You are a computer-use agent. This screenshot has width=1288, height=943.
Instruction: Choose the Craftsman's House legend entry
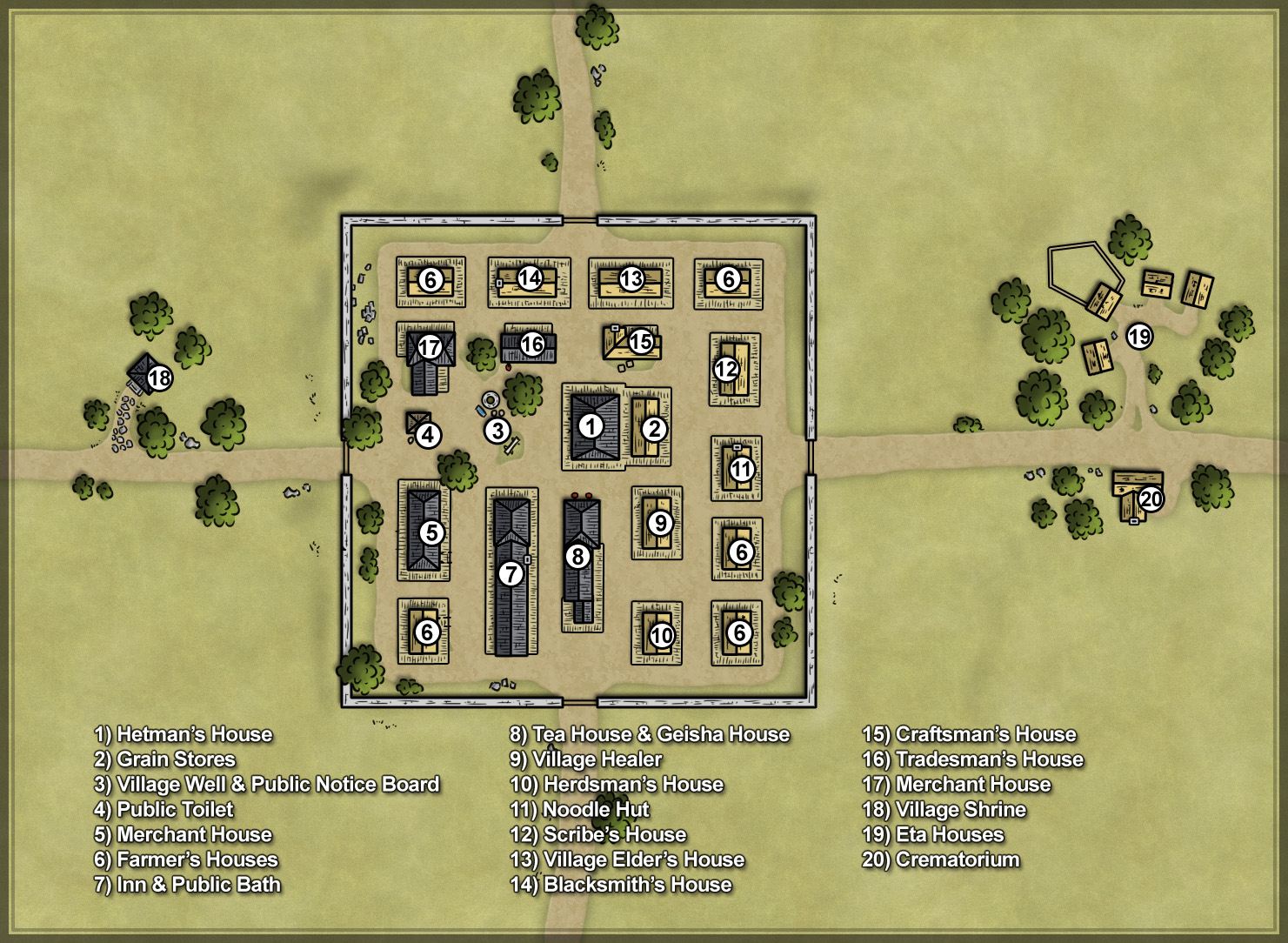(x=969, y=734)
